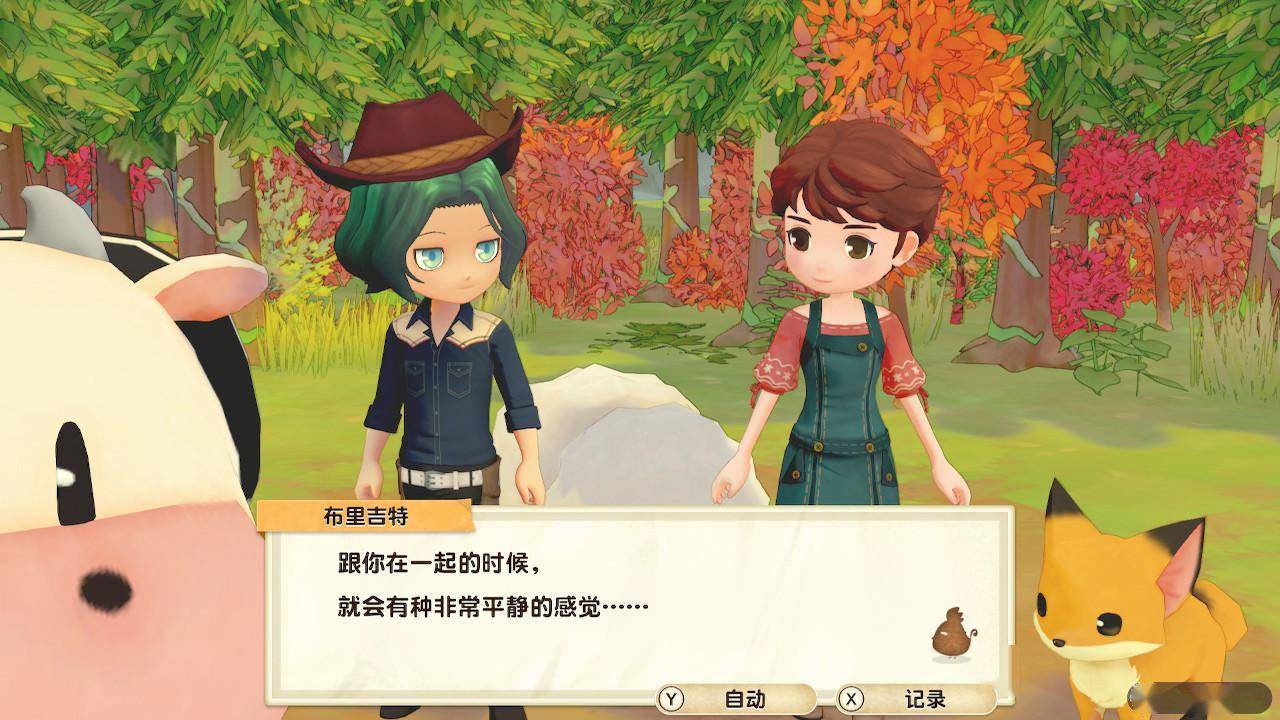1280x720 pixels.
Task: Advance dialogue via the acorn continue icon
Action: [x=947, y=636]
